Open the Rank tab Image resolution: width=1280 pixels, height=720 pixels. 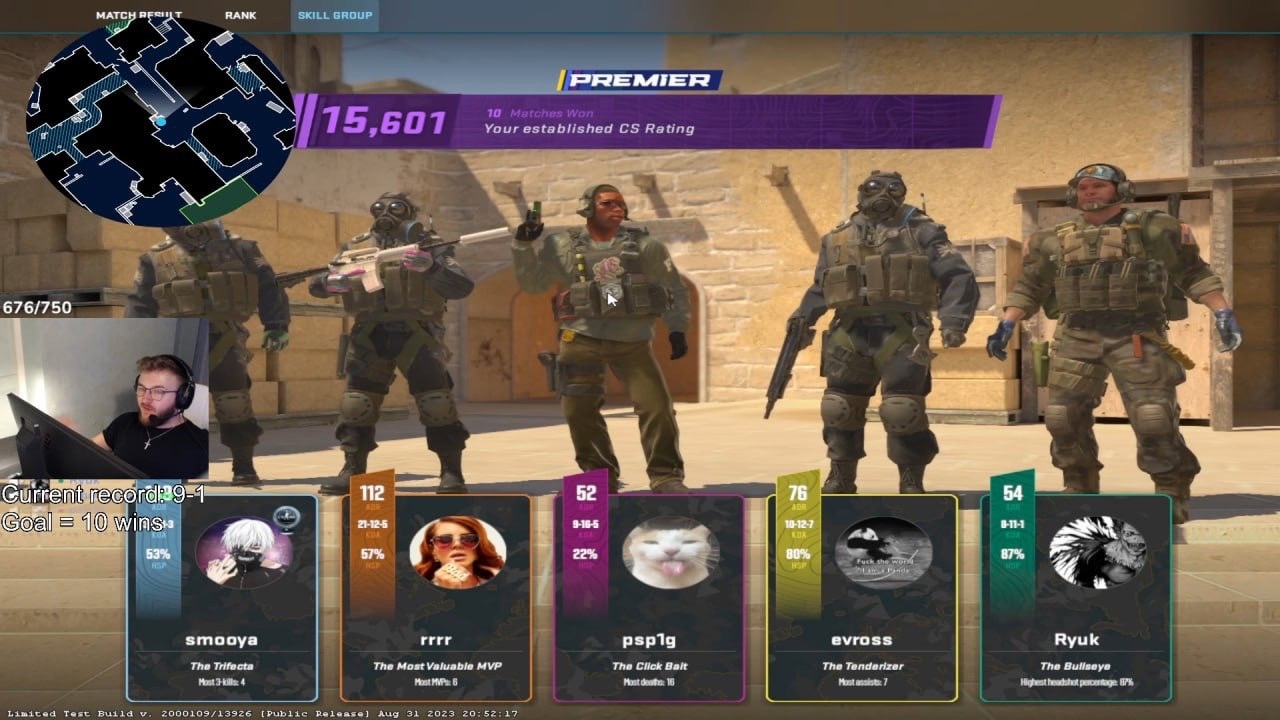pos(240,15)
